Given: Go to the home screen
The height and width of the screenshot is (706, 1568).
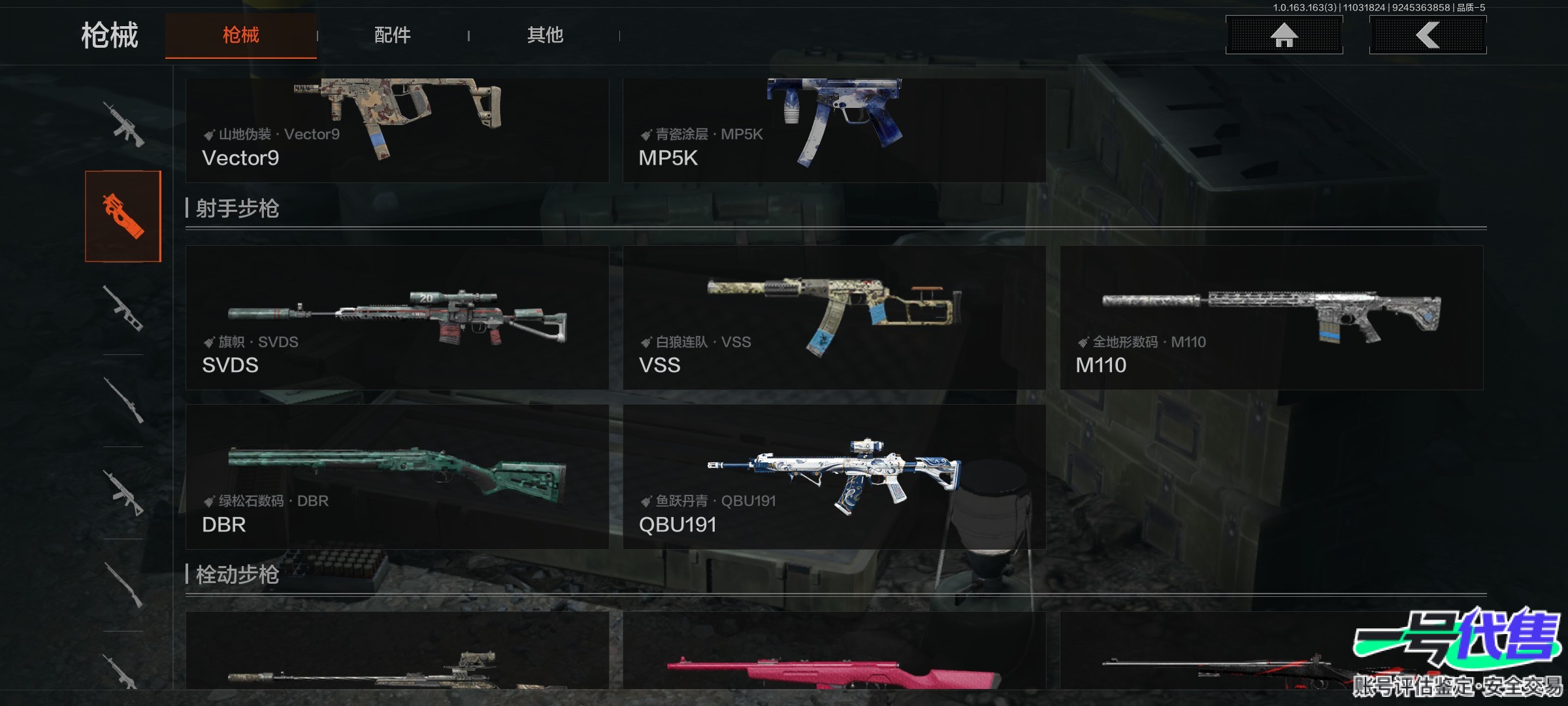Looking at the screenshot, I should point(1284,35).
